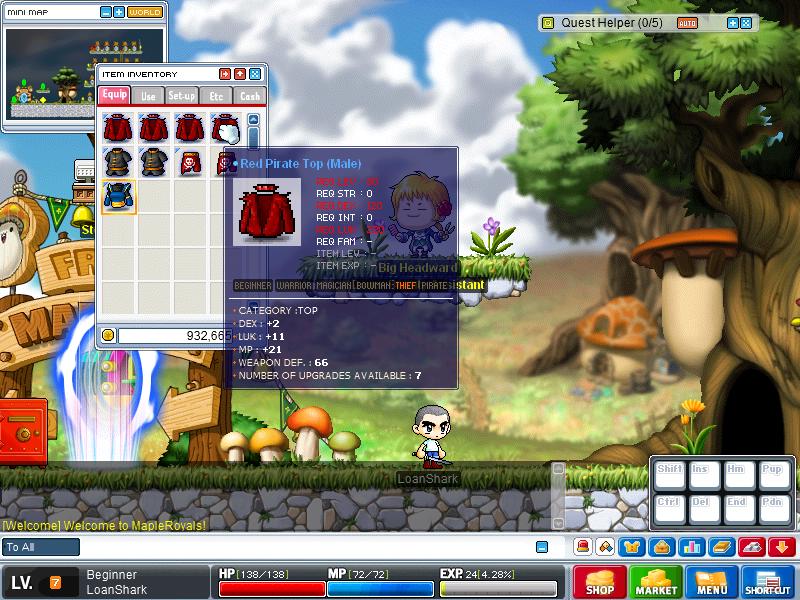Open the Etc inventory tab
Screen dimensions: 800x600
click(x=215, y=96)
